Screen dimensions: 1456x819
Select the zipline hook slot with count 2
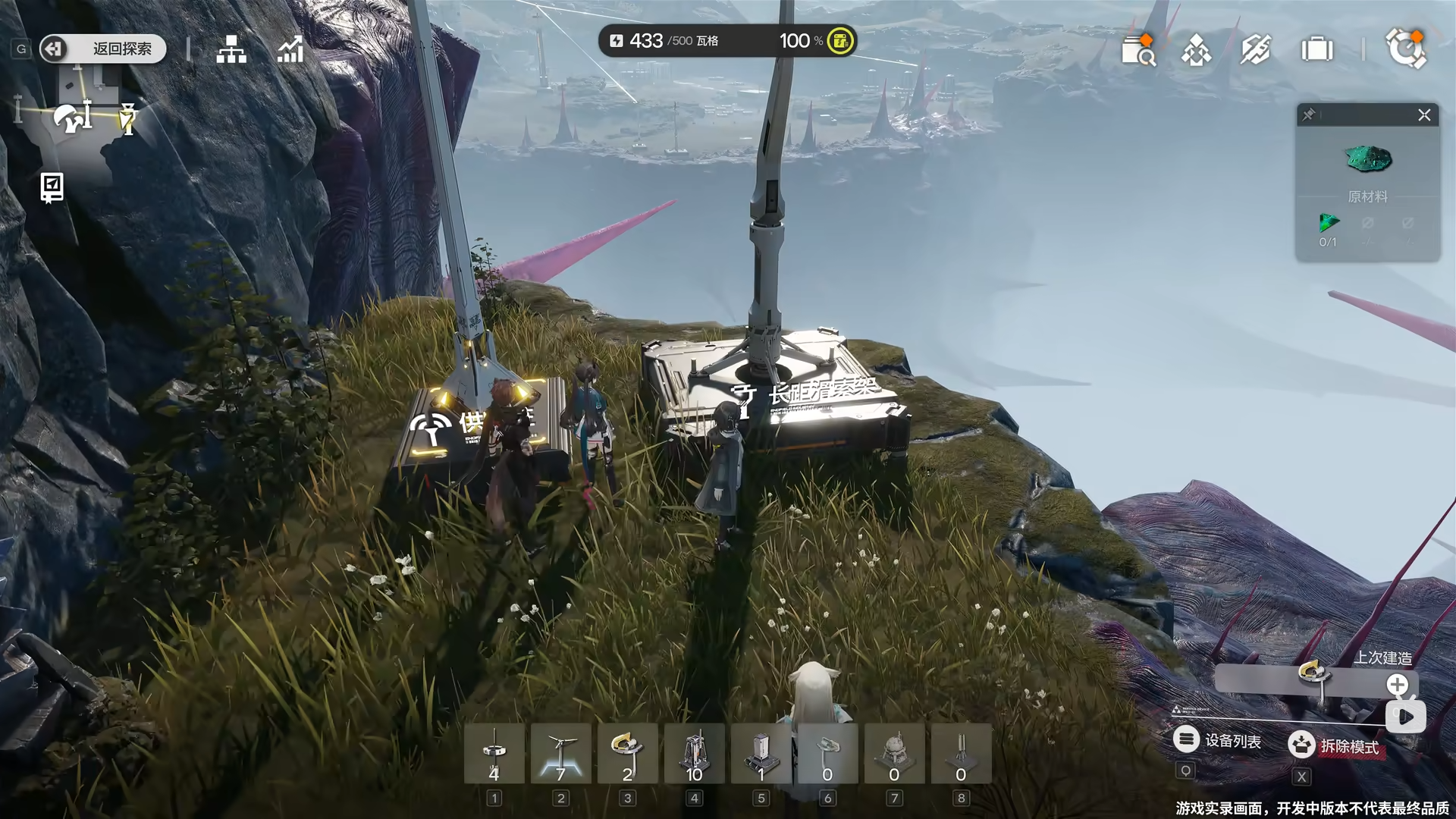click(x=627, y=754)
